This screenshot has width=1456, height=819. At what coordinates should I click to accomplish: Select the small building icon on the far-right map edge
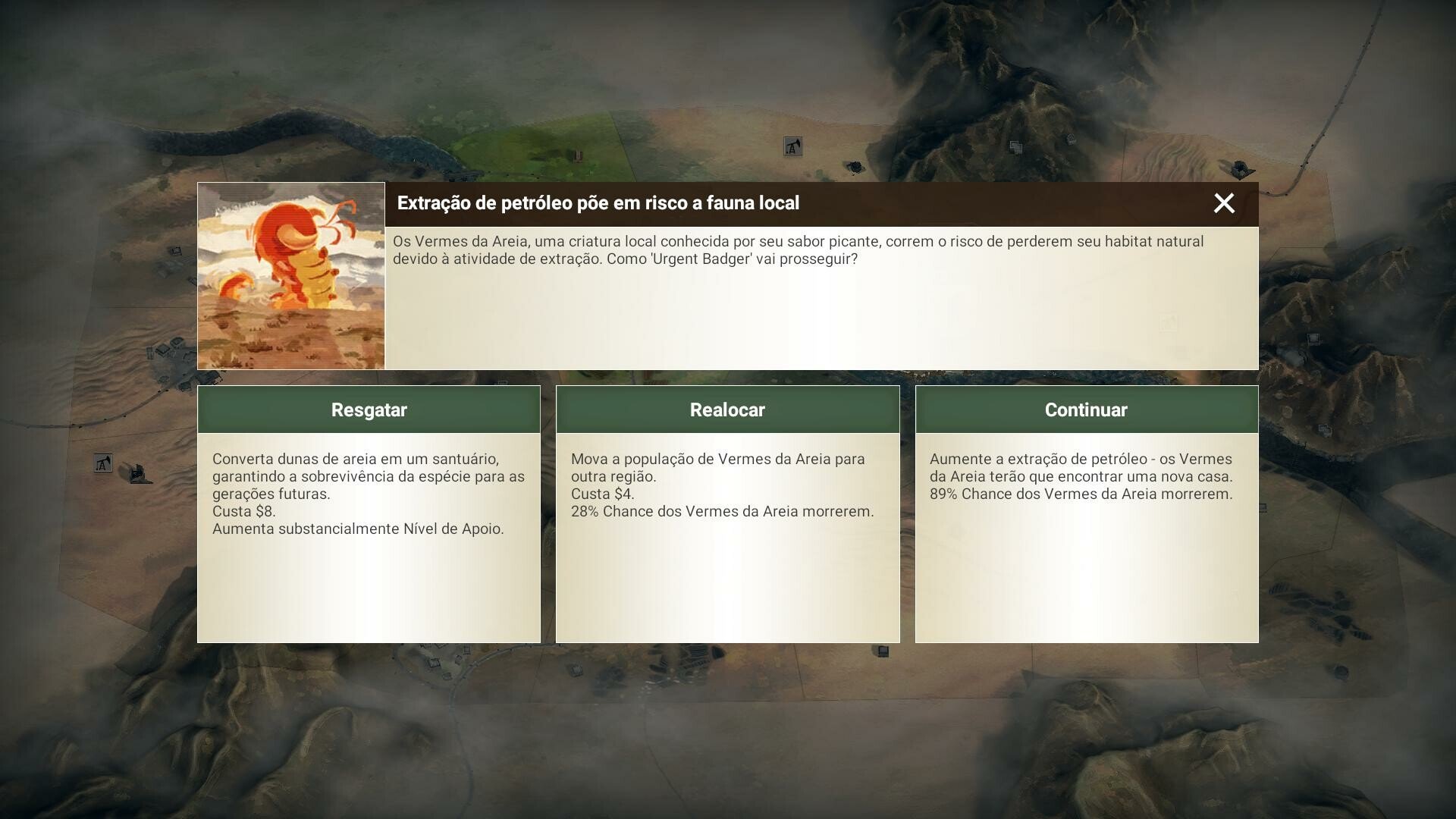click(x=1313, y=338)
